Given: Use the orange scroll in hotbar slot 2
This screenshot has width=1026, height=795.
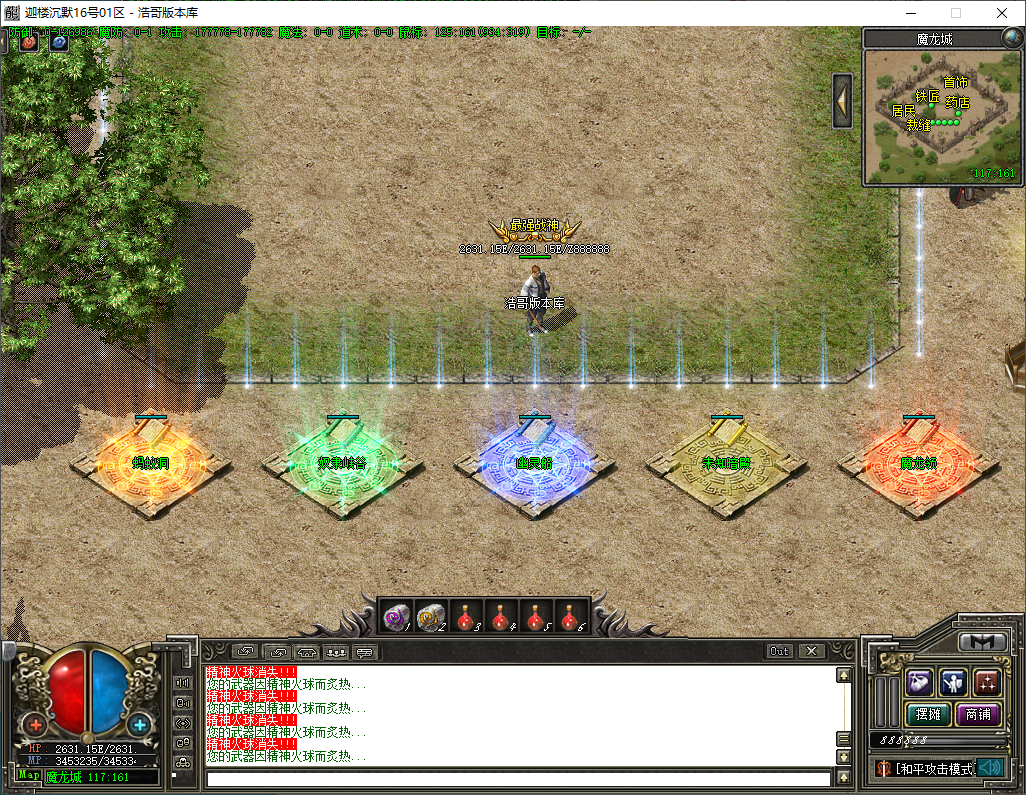Looking at the screenshot, I should point(431,617).
